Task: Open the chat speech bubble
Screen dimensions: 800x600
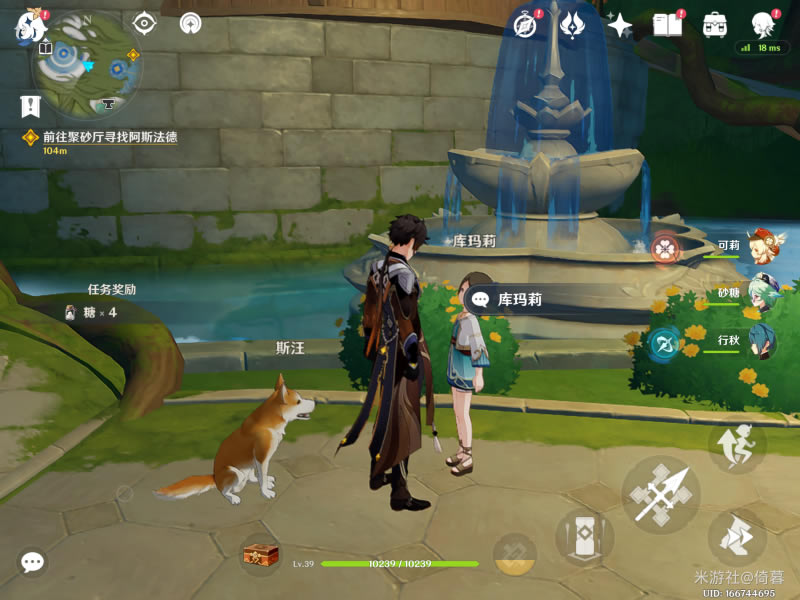Action: (x=33, y=563)
